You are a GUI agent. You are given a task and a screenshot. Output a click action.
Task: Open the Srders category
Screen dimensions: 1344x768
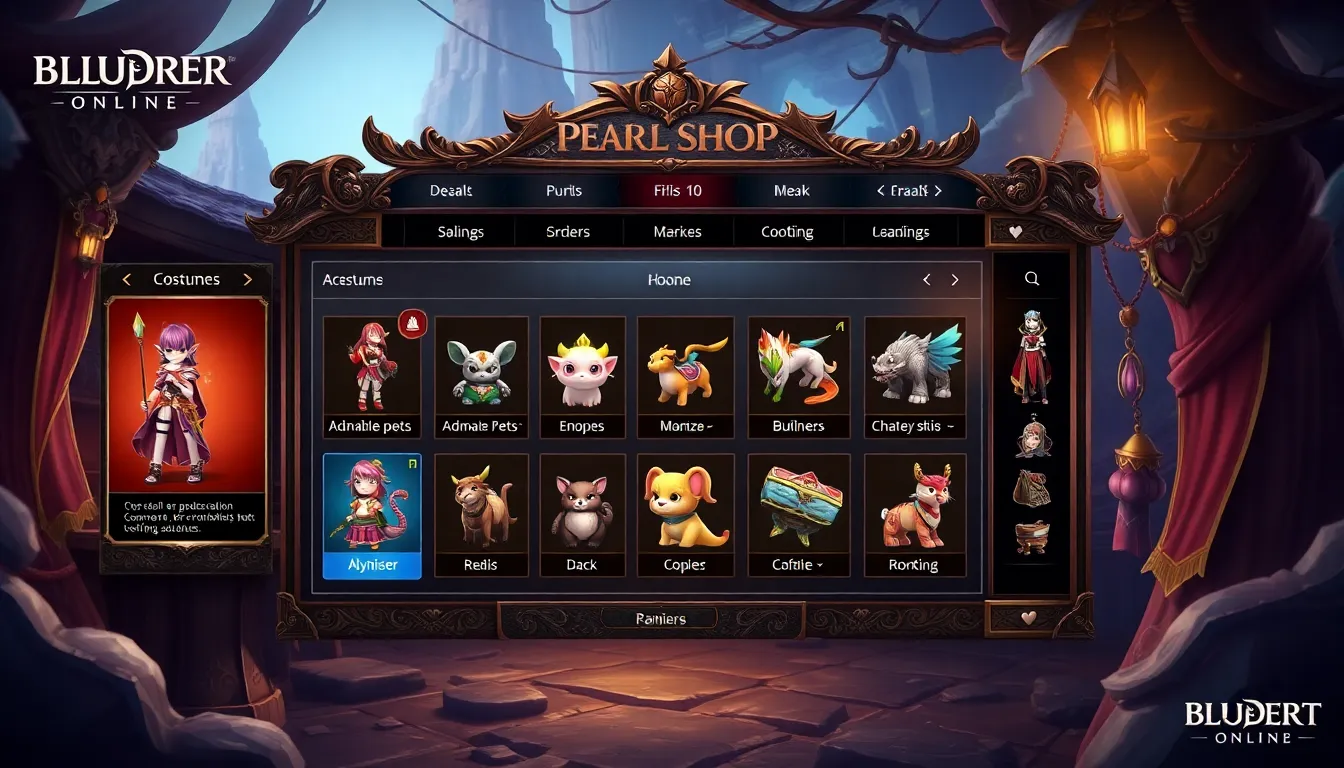569,232
